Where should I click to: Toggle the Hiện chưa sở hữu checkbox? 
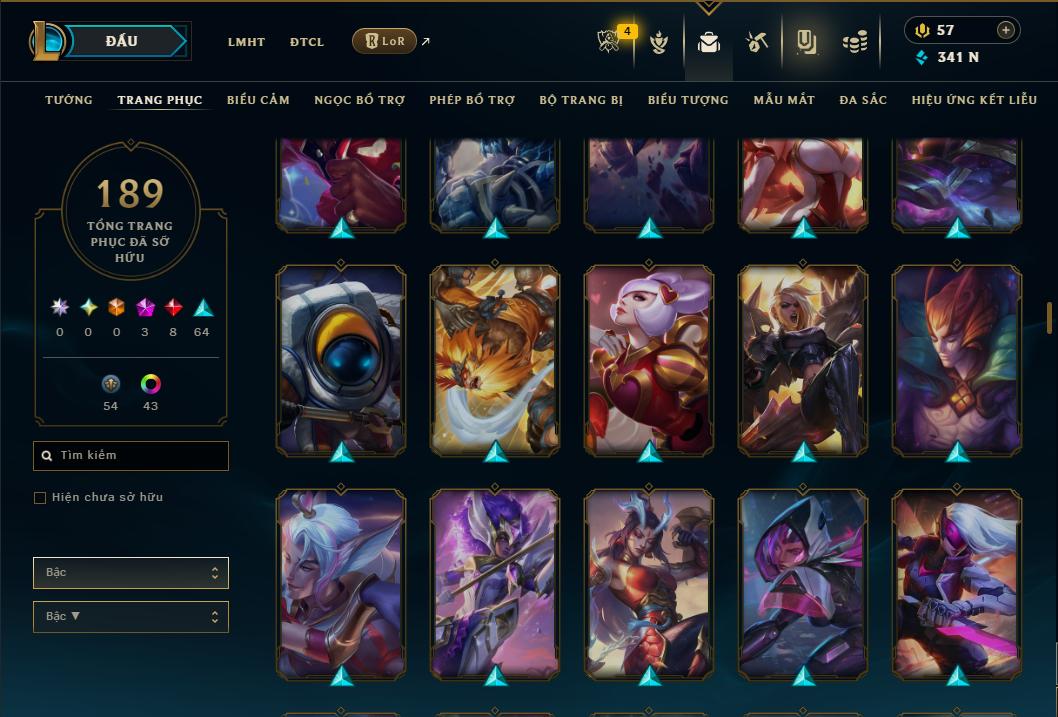click(40, 498)
